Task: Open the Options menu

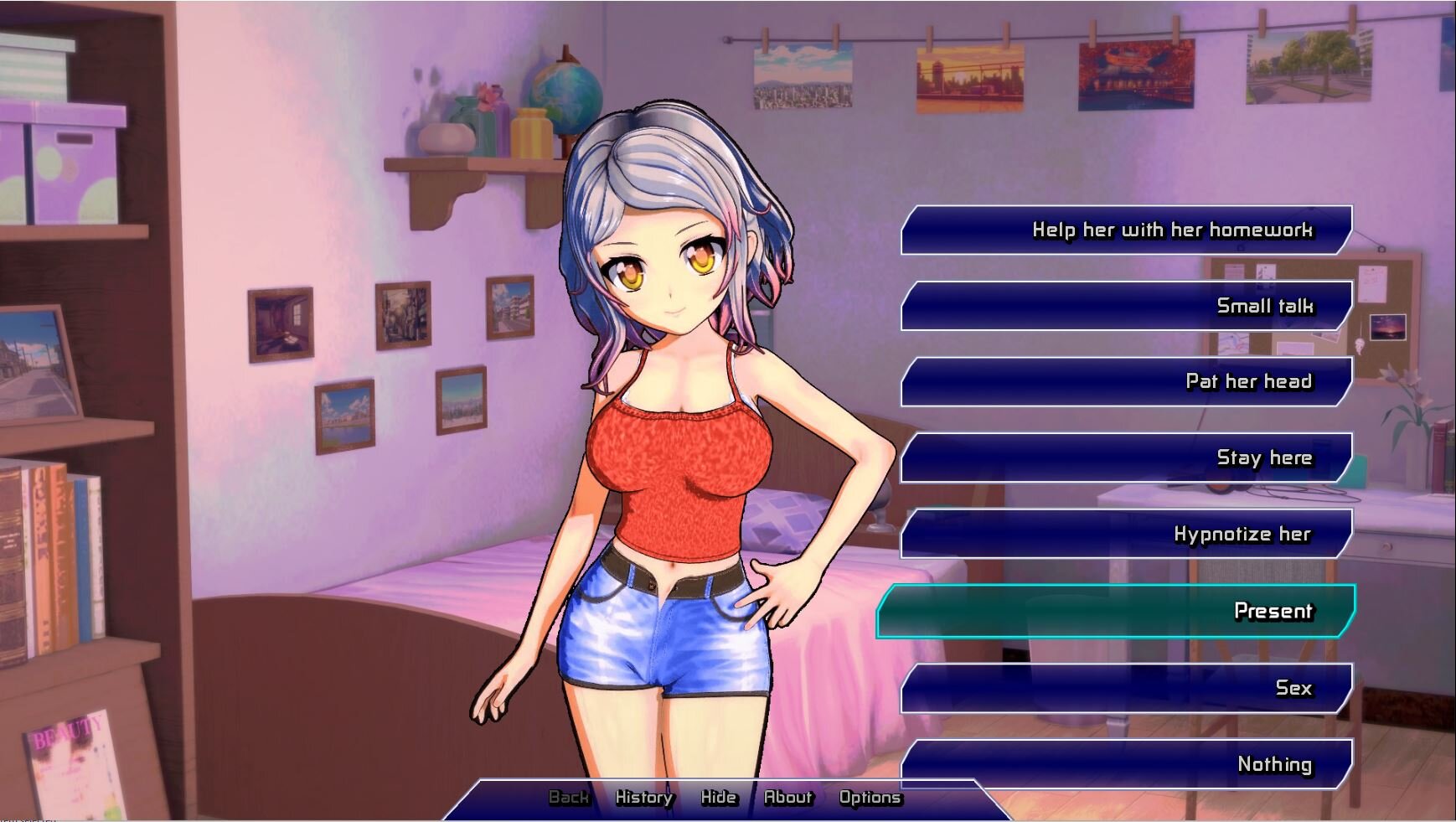Action: click(870, 798)
